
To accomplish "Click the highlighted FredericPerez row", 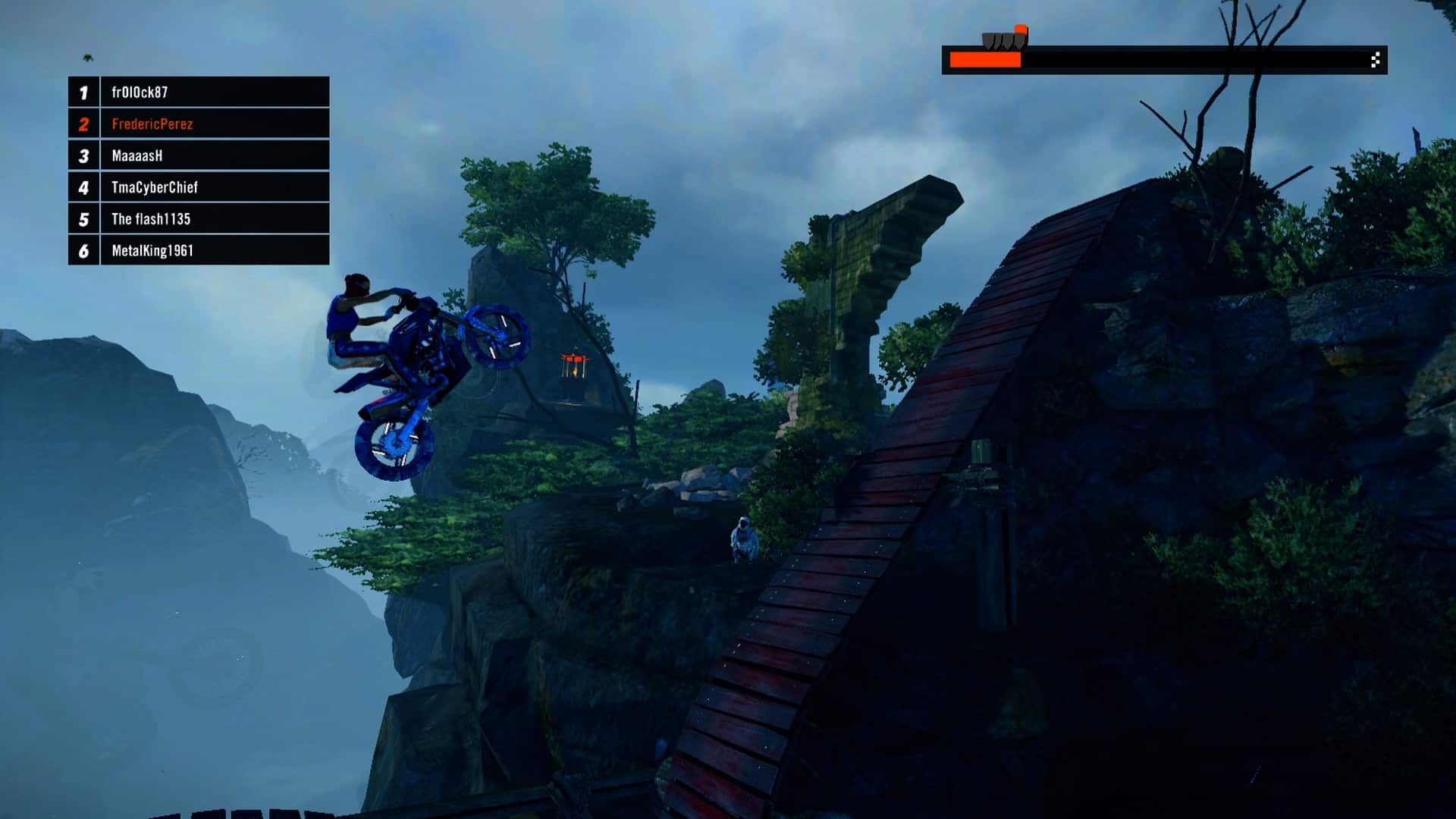I will point(199,124).
